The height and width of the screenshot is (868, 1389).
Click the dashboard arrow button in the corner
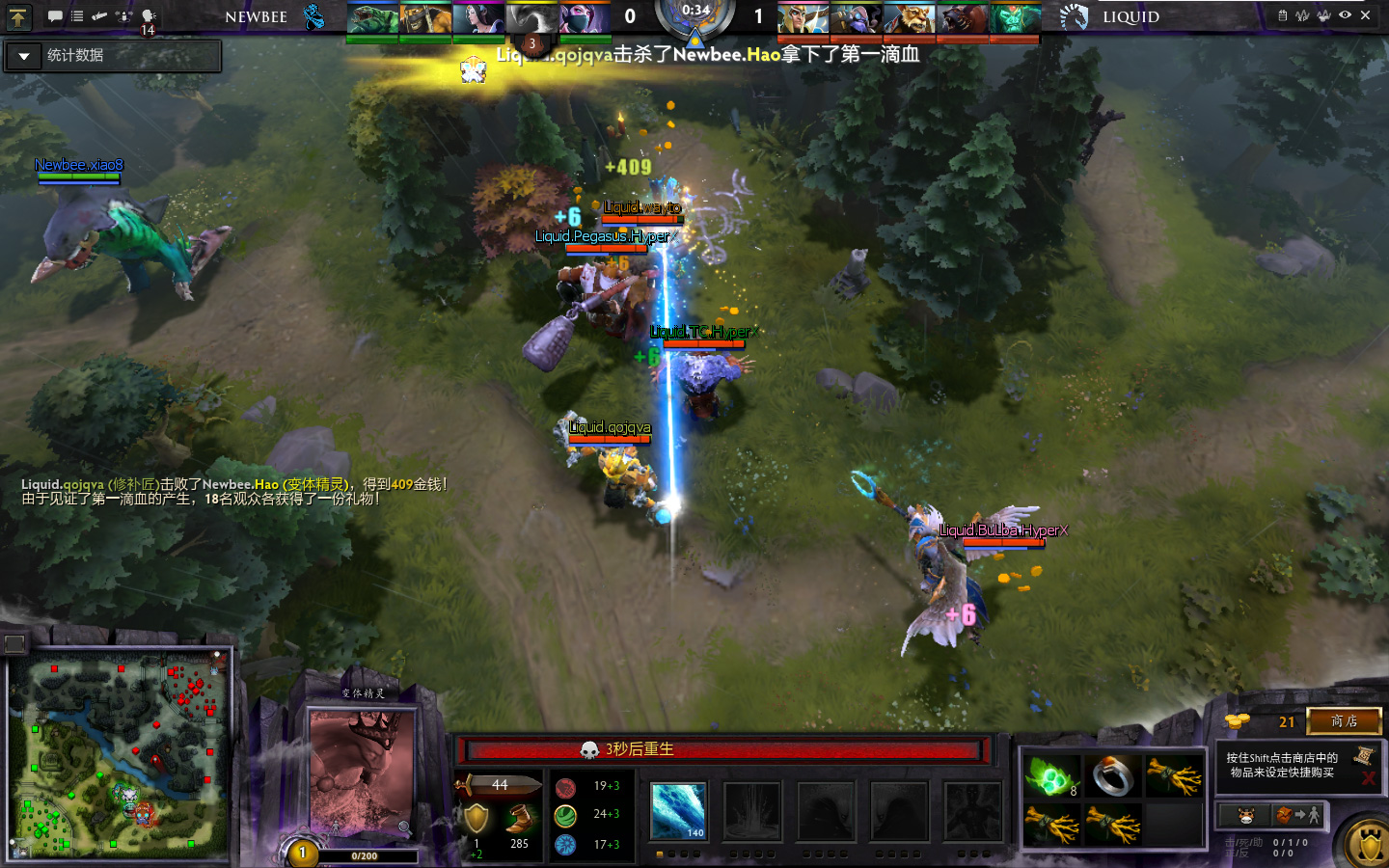(18, 16)
